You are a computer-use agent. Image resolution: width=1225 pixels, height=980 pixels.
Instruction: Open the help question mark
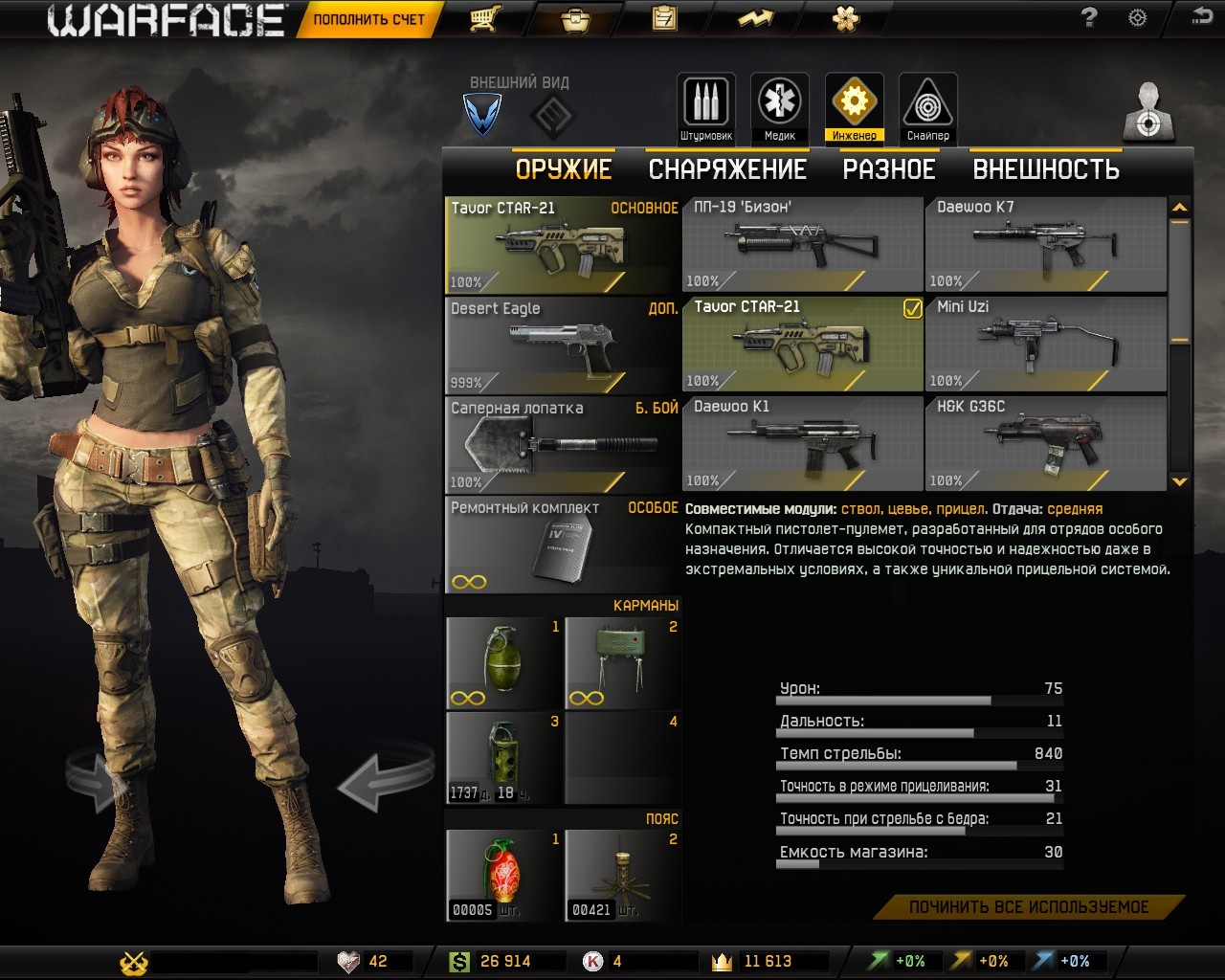(1088, 18)
